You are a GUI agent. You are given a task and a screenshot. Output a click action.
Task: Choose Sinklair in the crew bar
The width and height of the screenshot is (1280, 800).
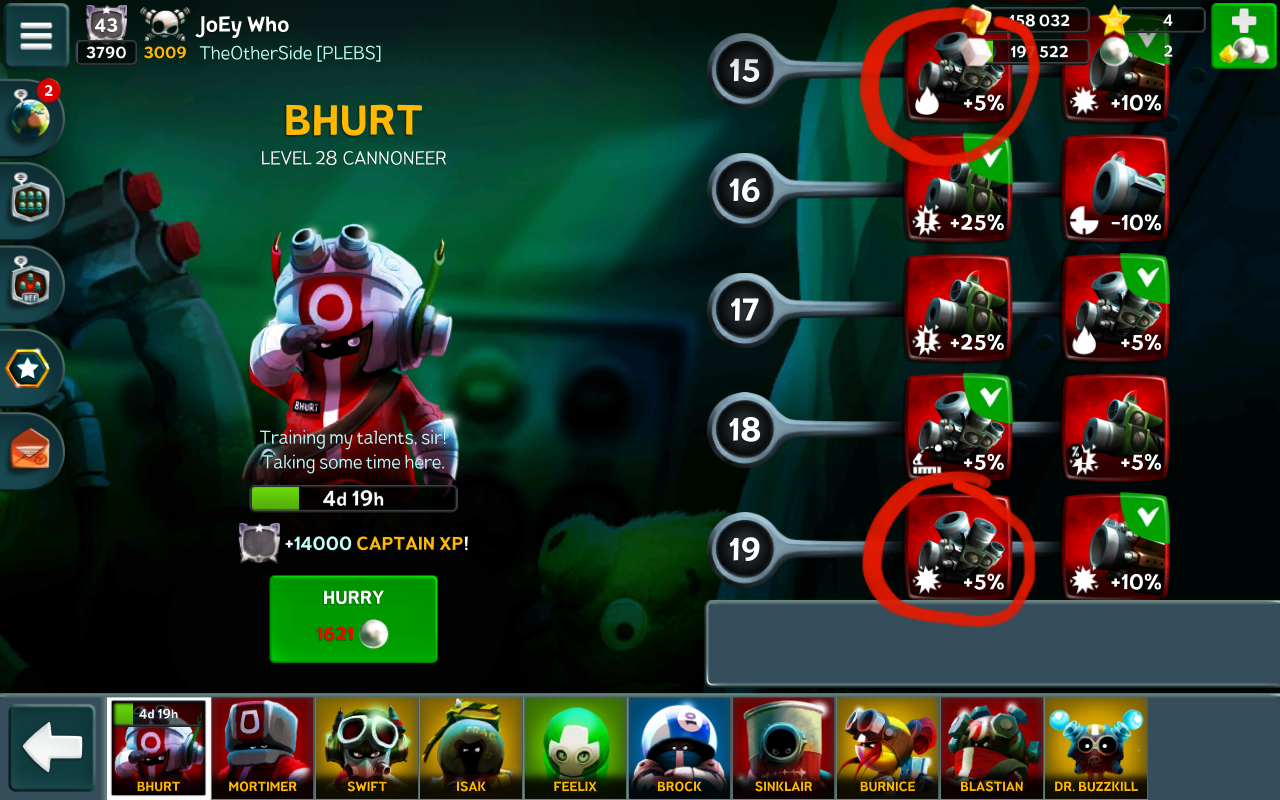783,747
